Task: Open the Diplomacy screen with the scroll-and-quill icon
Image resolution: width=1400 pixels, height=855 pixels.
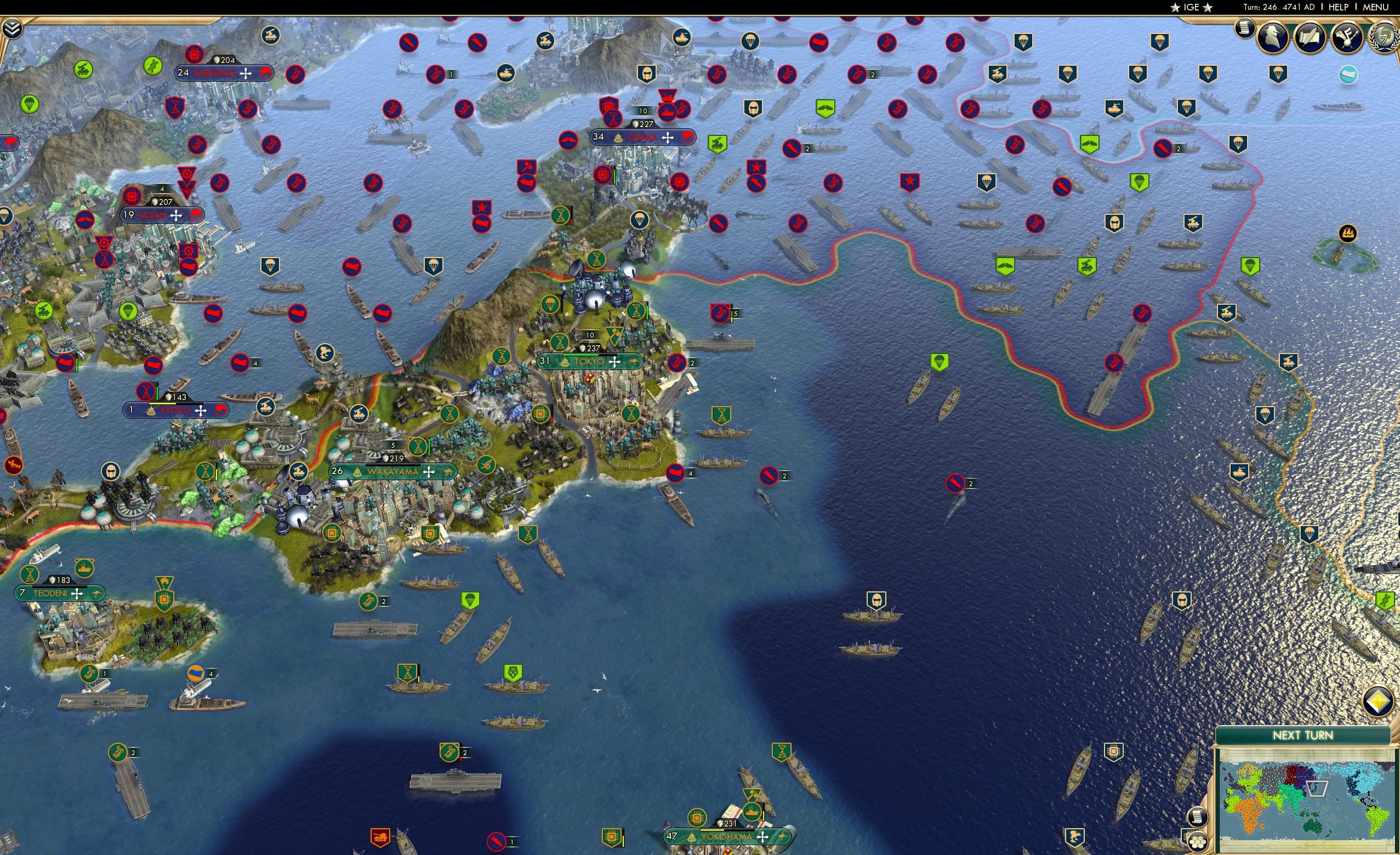Action: (1311, 36)
